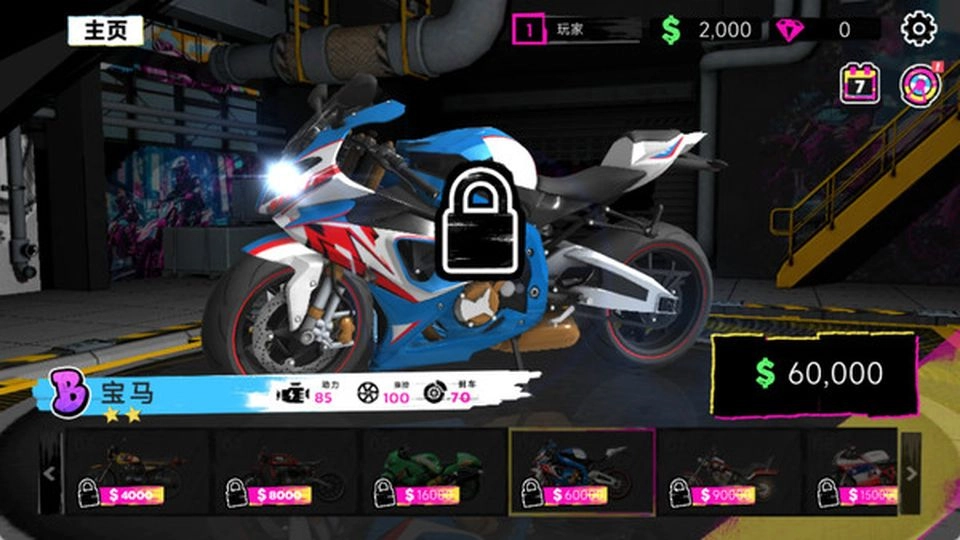
Task: Select the $4000 motorcycle thumbnail
Action: [x=135, y=473]
